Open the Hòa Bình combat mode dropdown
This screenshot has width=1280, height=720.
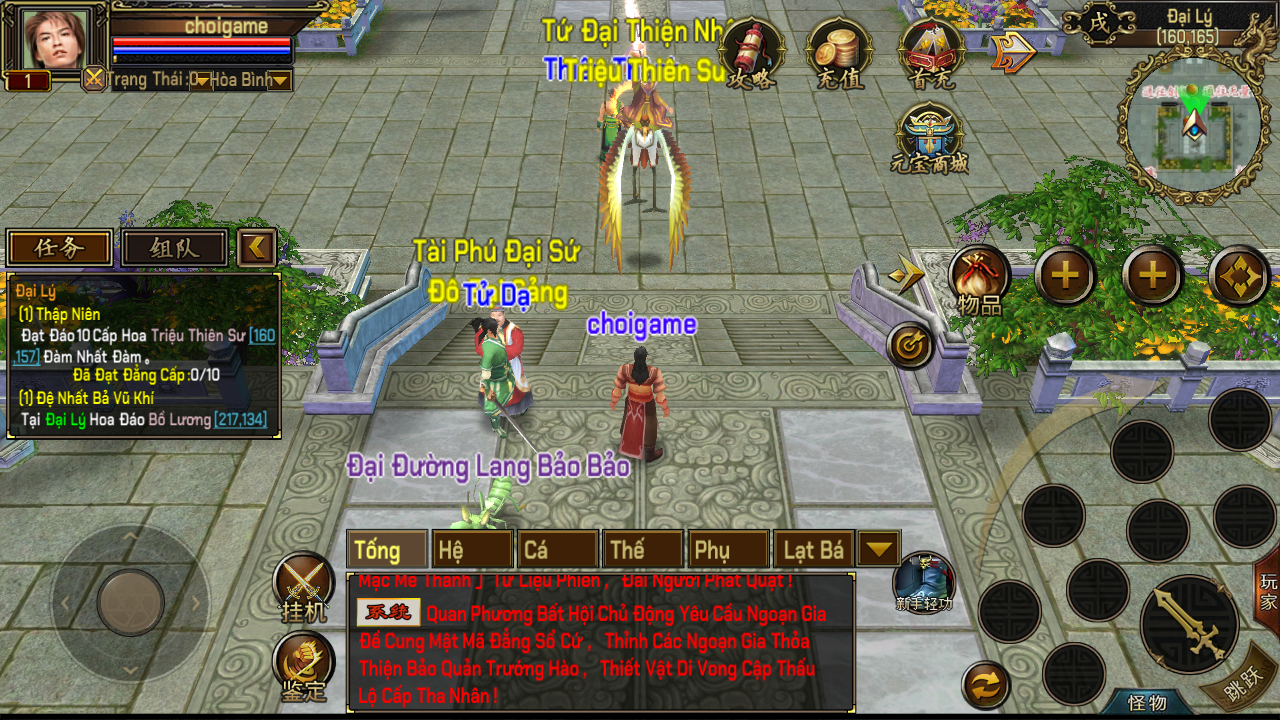(279, 80)
